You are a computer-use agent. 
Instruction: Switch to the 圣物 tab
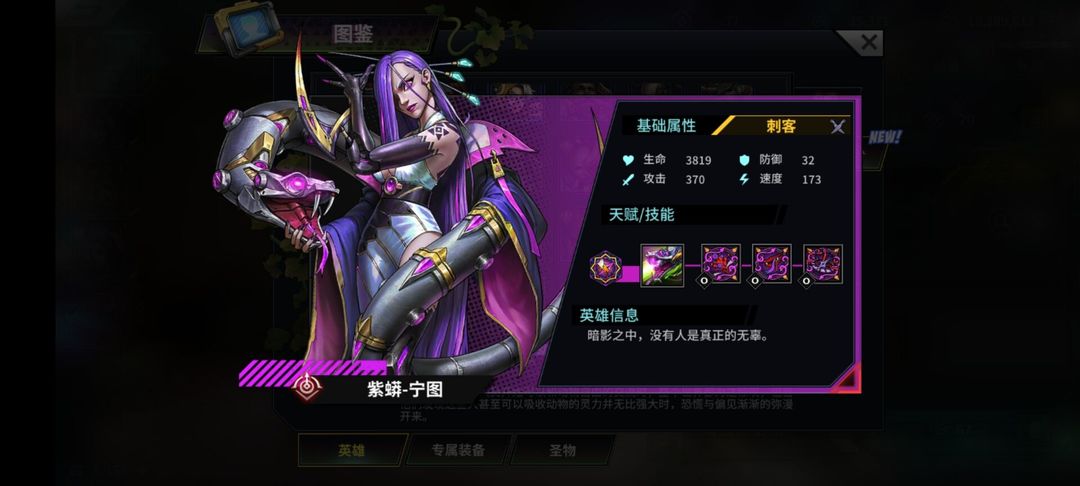(562, 450)
